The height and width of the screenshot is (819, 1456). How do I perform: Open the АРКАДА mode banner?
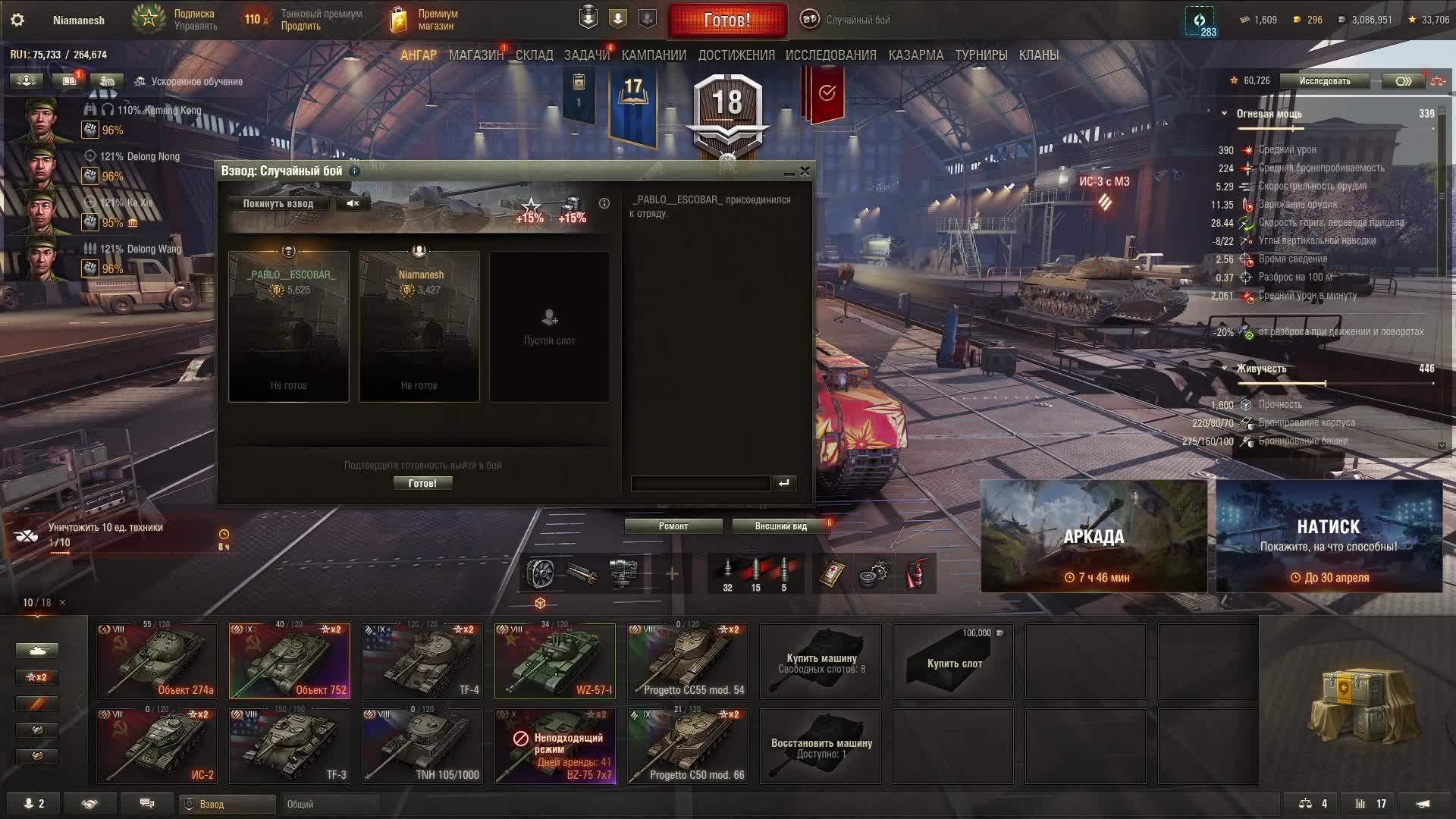click(x=1094, y=536)
